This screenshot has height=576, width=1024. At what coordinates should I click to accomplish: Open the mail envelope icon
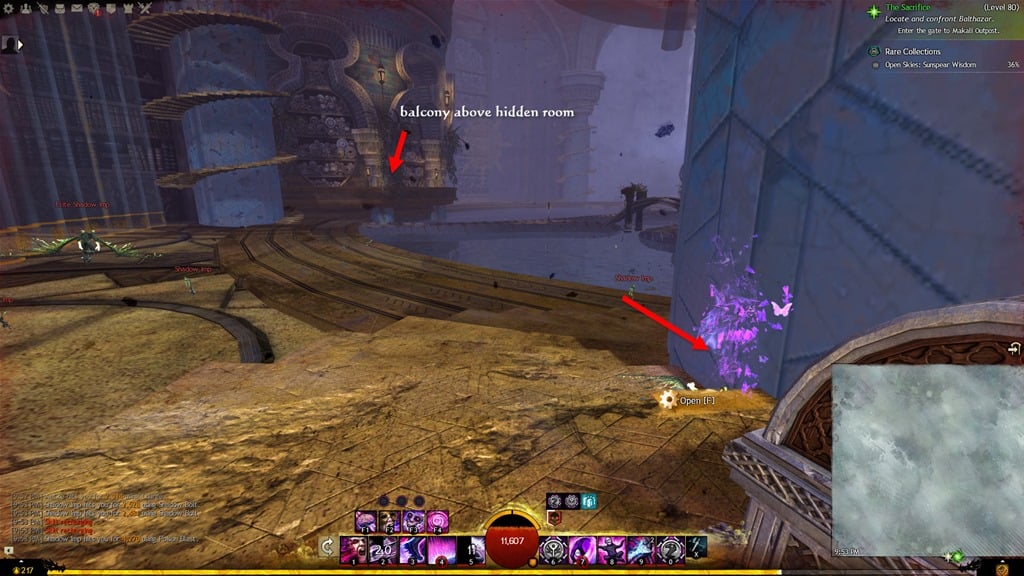click(x=77, y=8)
